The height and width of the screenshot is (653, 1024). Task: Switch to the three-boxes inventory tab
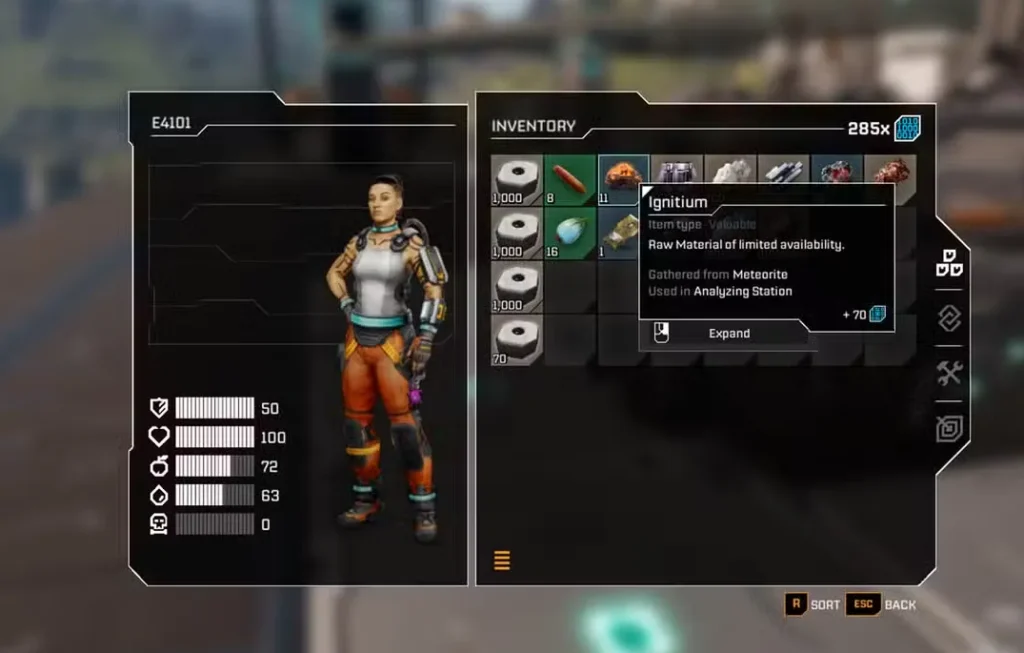click(949, 264)
